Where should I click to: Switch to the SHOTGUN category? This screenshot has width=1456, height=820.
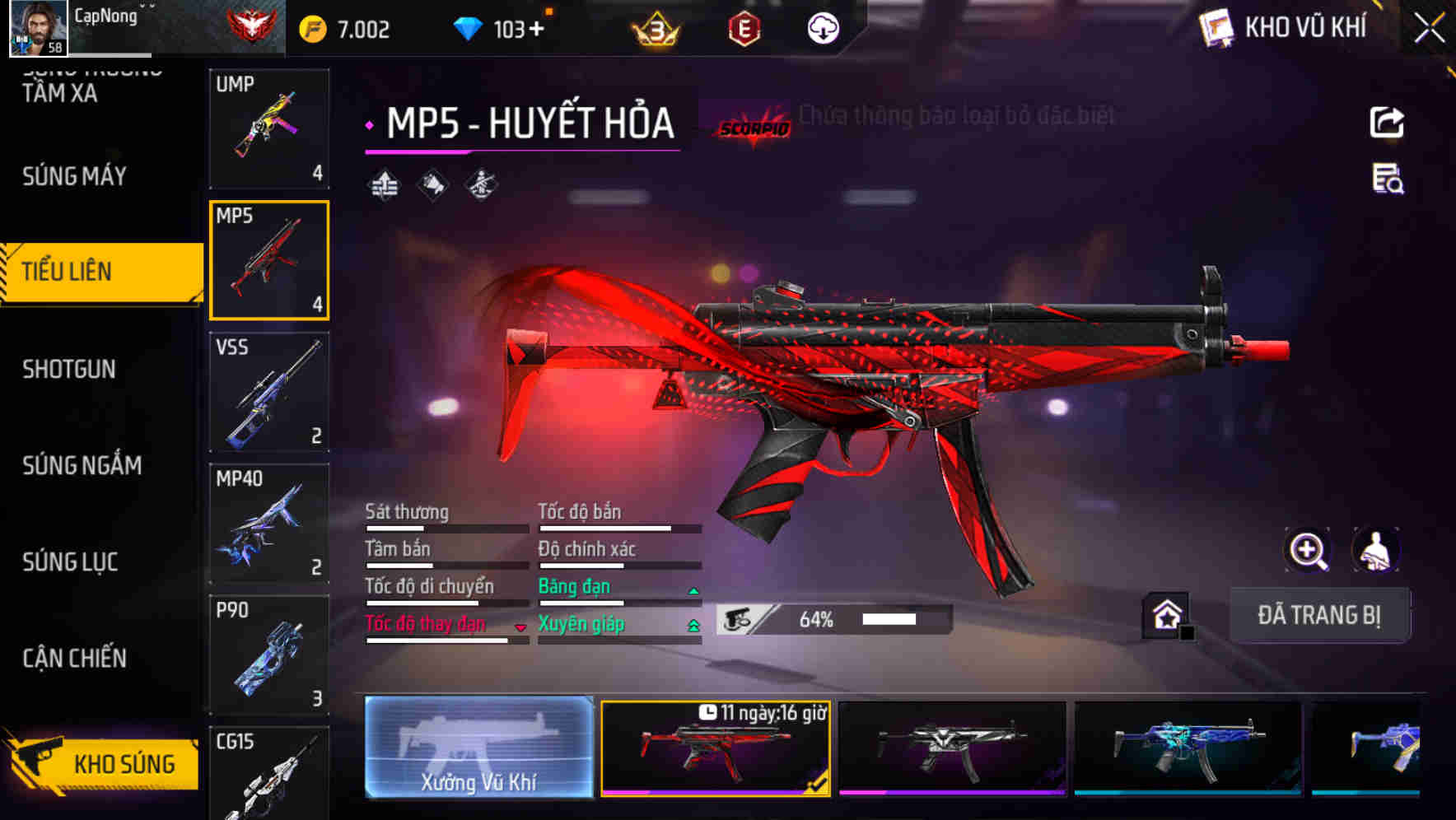click(x=70, y=370)
